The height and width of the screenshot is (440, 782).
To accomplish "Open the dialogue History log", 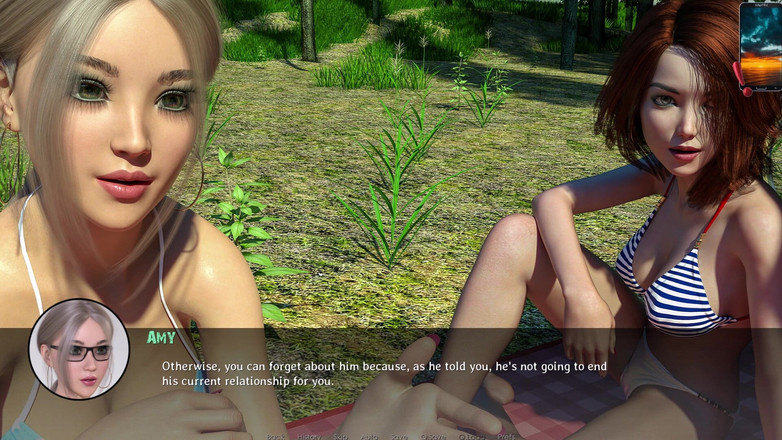I will 309,436.
